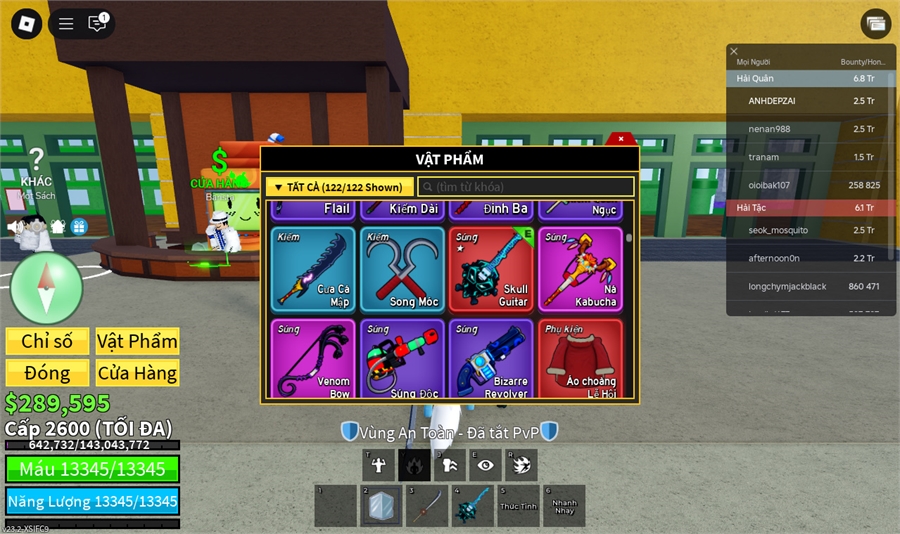
Task: Close the Vật Phẩm inventory window
Action: 621,139
